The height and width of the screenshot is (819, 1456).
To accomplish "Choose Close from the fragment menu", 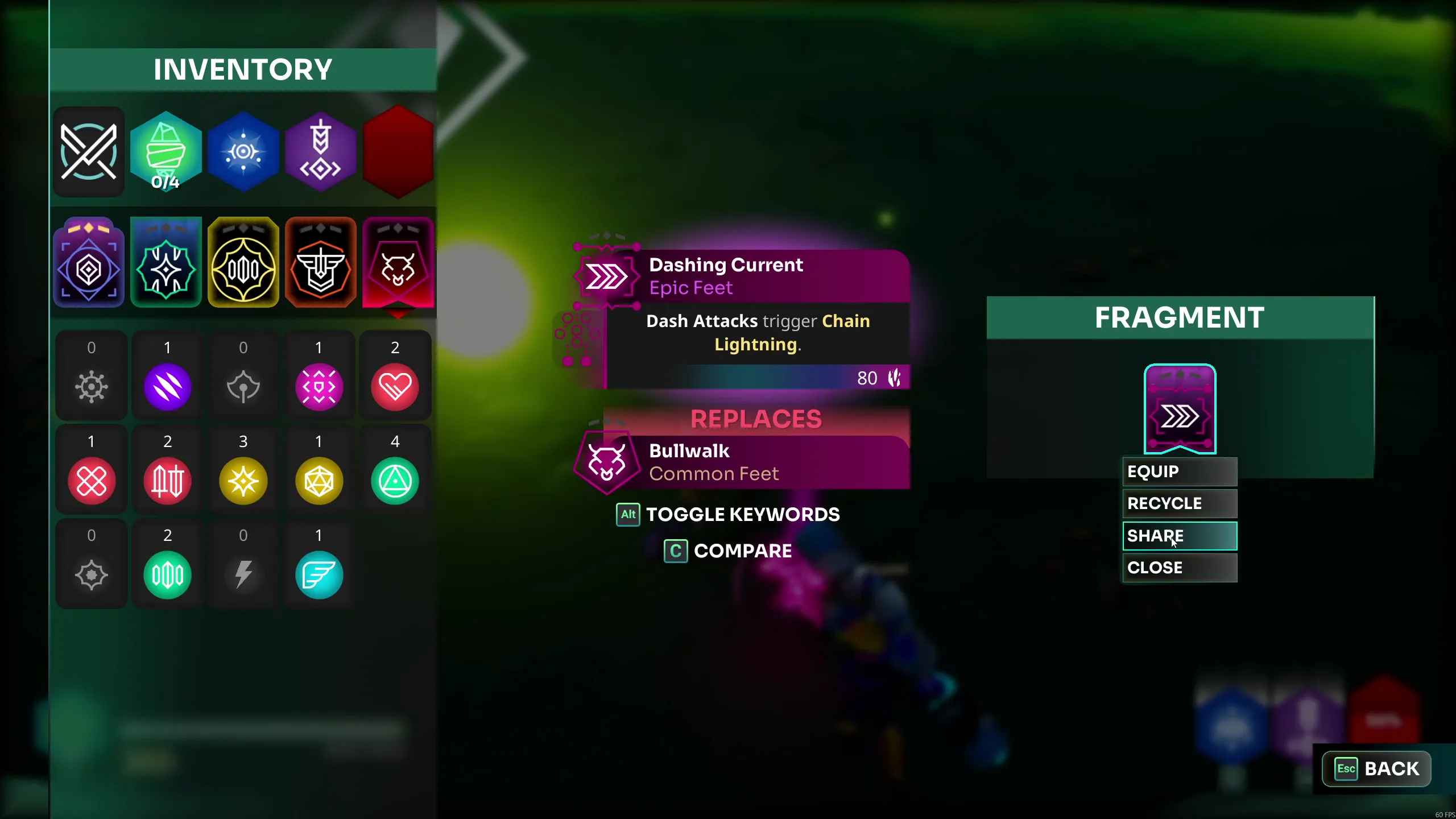I will [x=1179, y=567].
